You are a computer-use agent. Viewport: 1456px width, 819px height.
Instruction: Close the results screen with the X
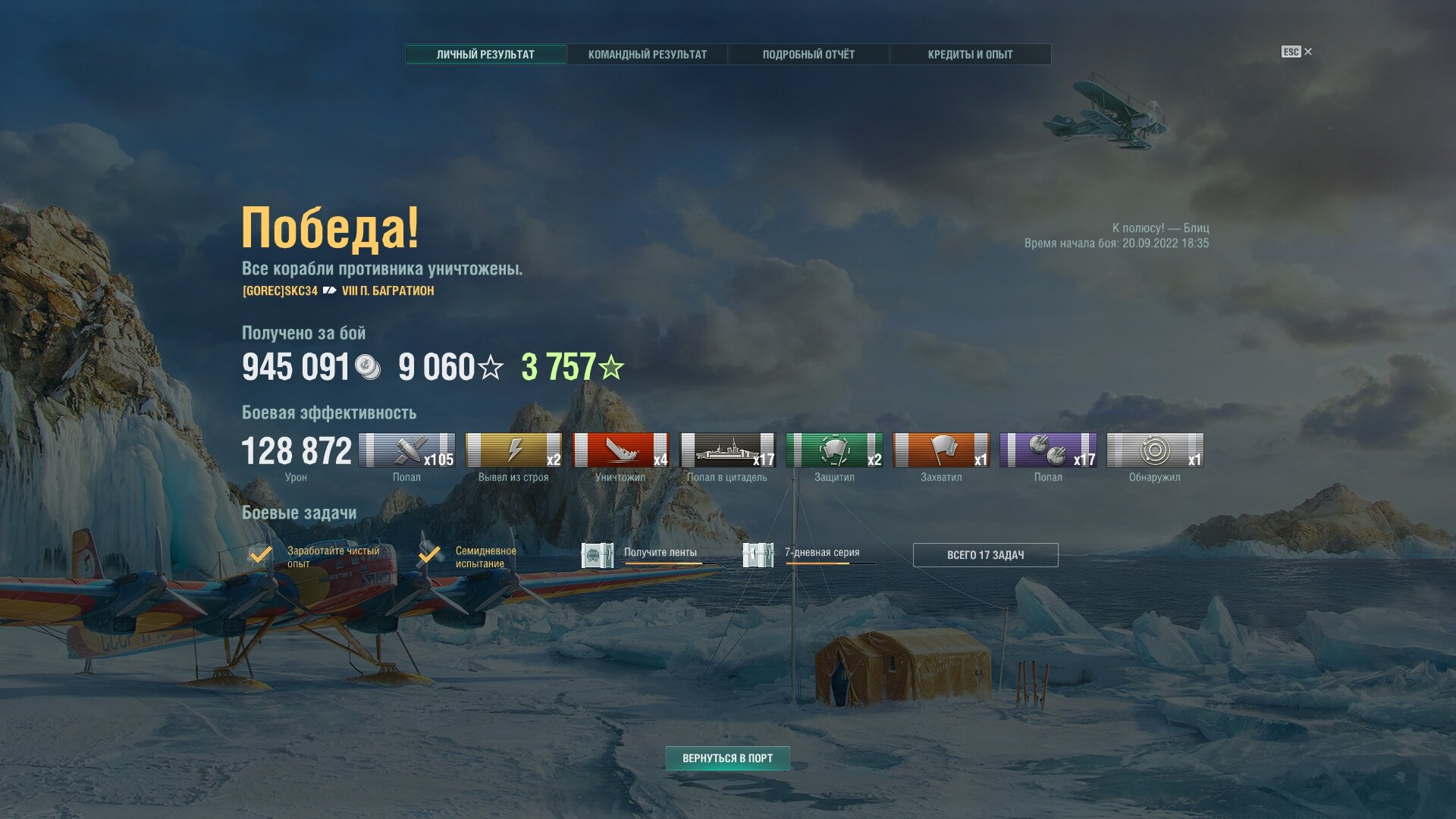point(1307,52)
